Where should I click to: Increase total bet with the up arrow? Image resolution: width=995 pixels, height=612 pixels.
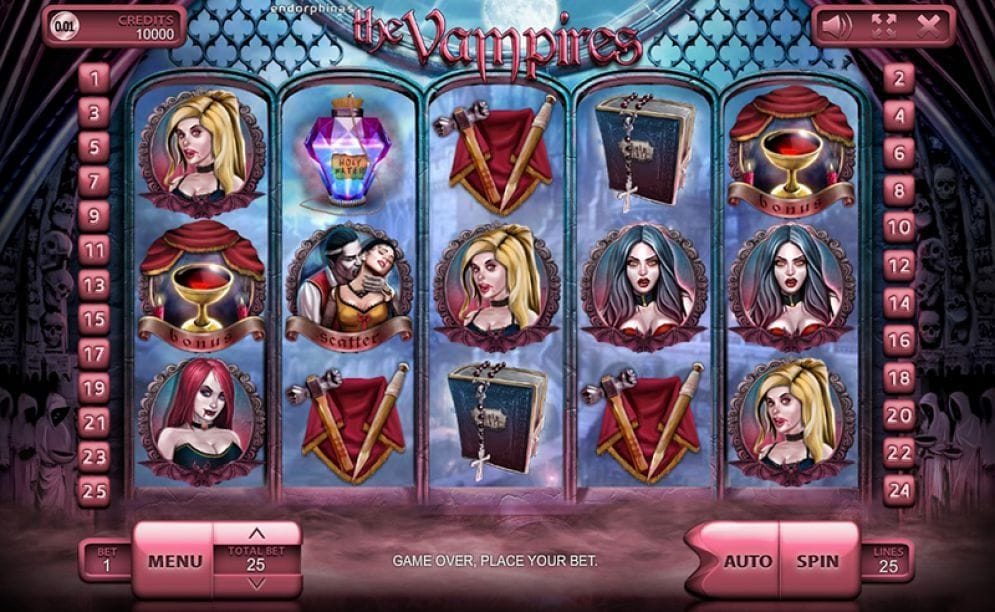click(x=257, y=533)
